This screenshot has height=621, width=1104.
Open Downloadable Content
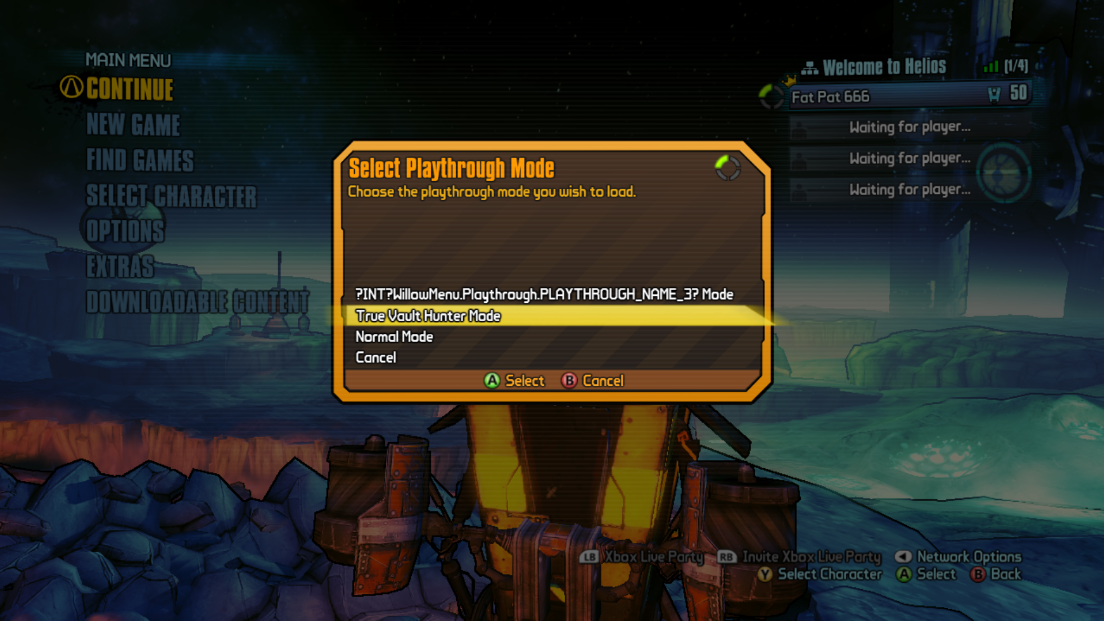tap(197, 301)
